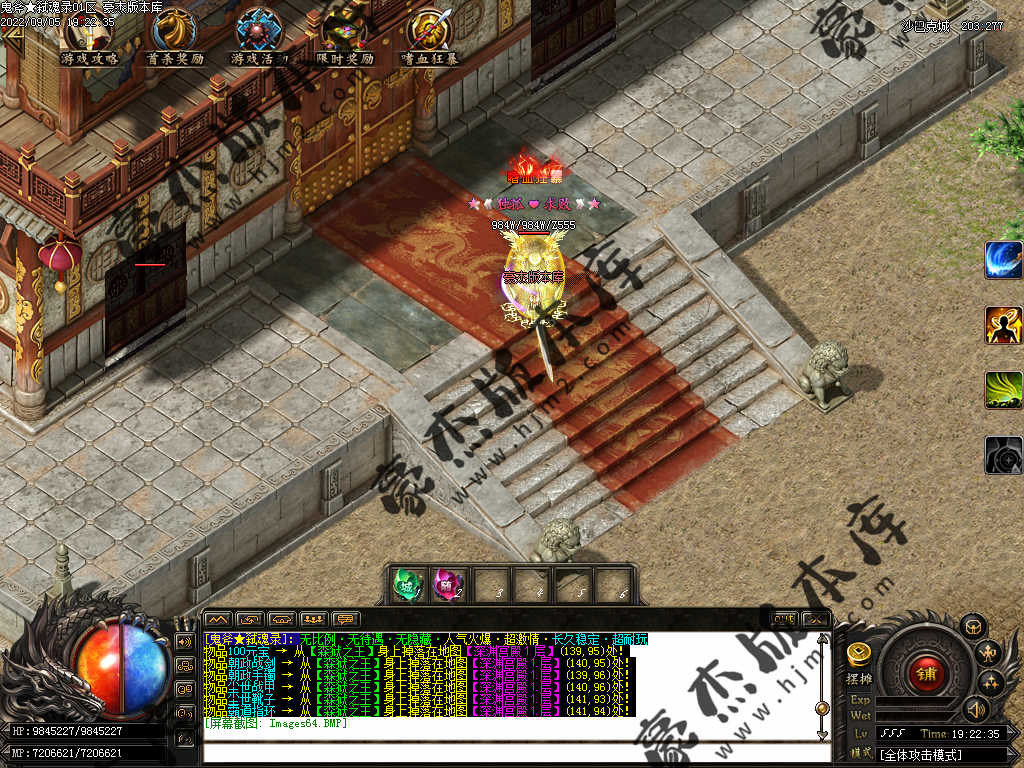
Task: Use the blue crescent slash skill
Action: coord(1003,260)
